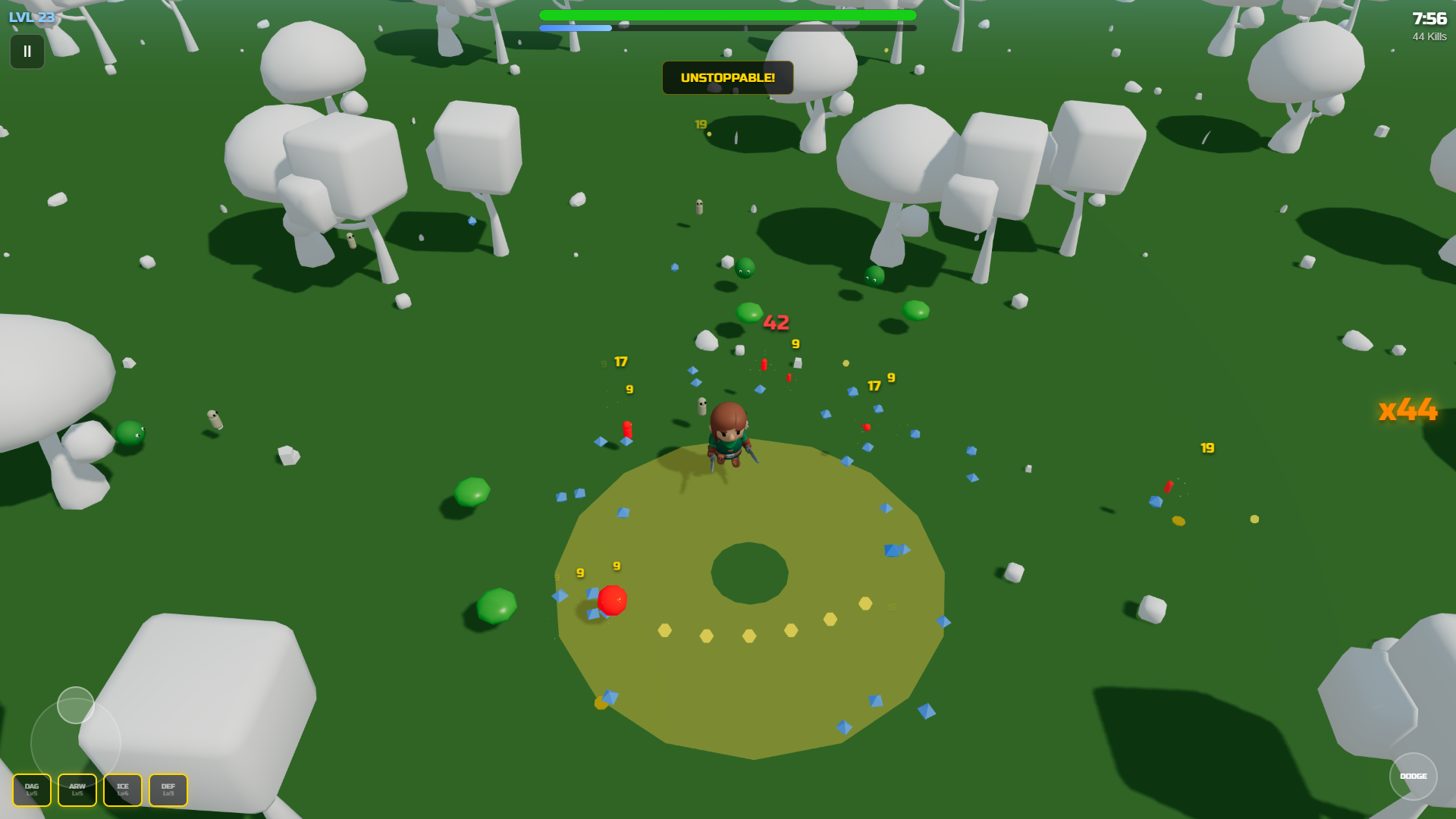This screenshot has width=1456, height=819.
Task: Use the ICE Lv4 ability icon
Action: (122, 789)
